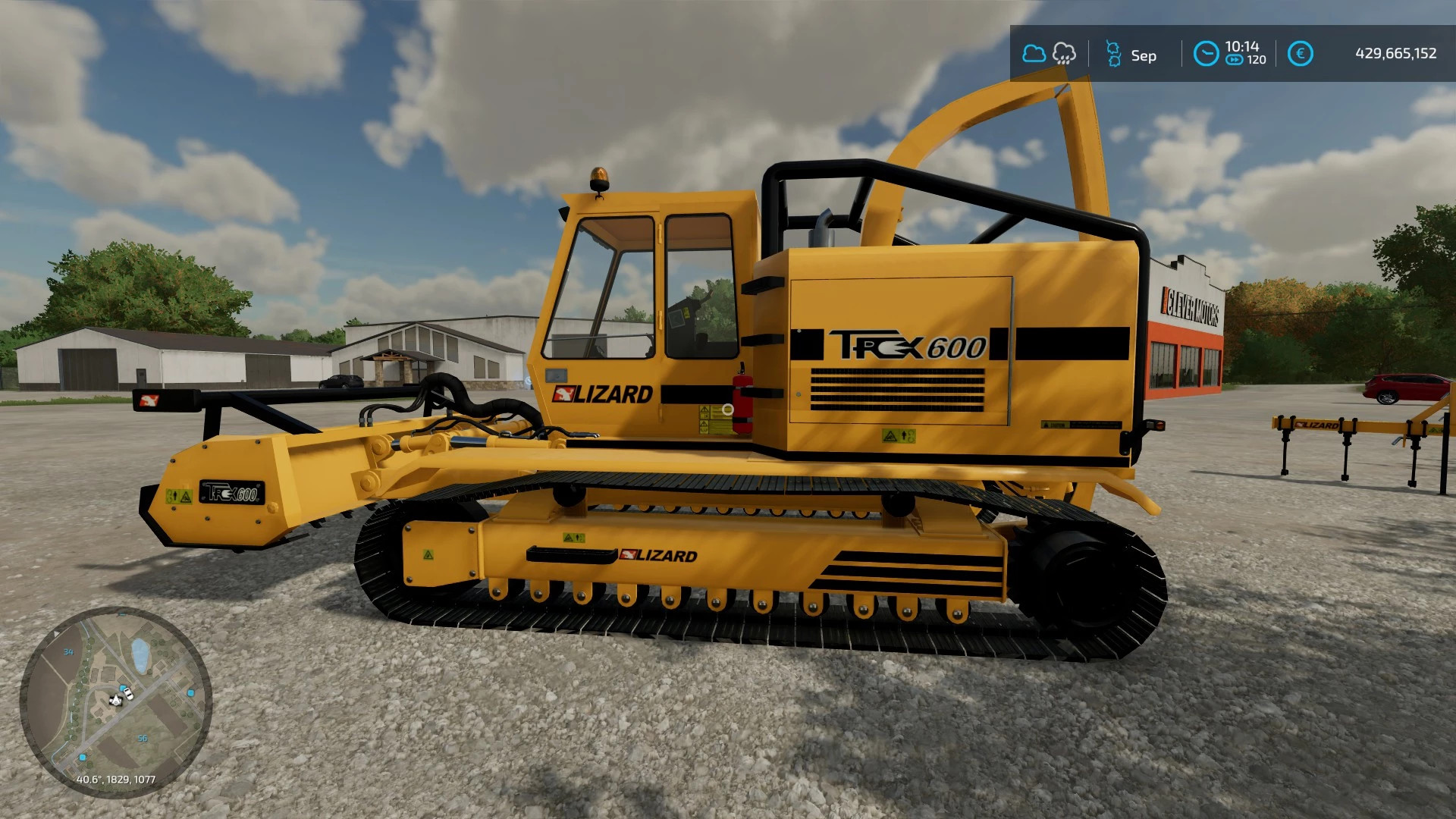Expand field 34 on the minimap
Viewport: 1456px width, 819px height.
click(68, 652)
